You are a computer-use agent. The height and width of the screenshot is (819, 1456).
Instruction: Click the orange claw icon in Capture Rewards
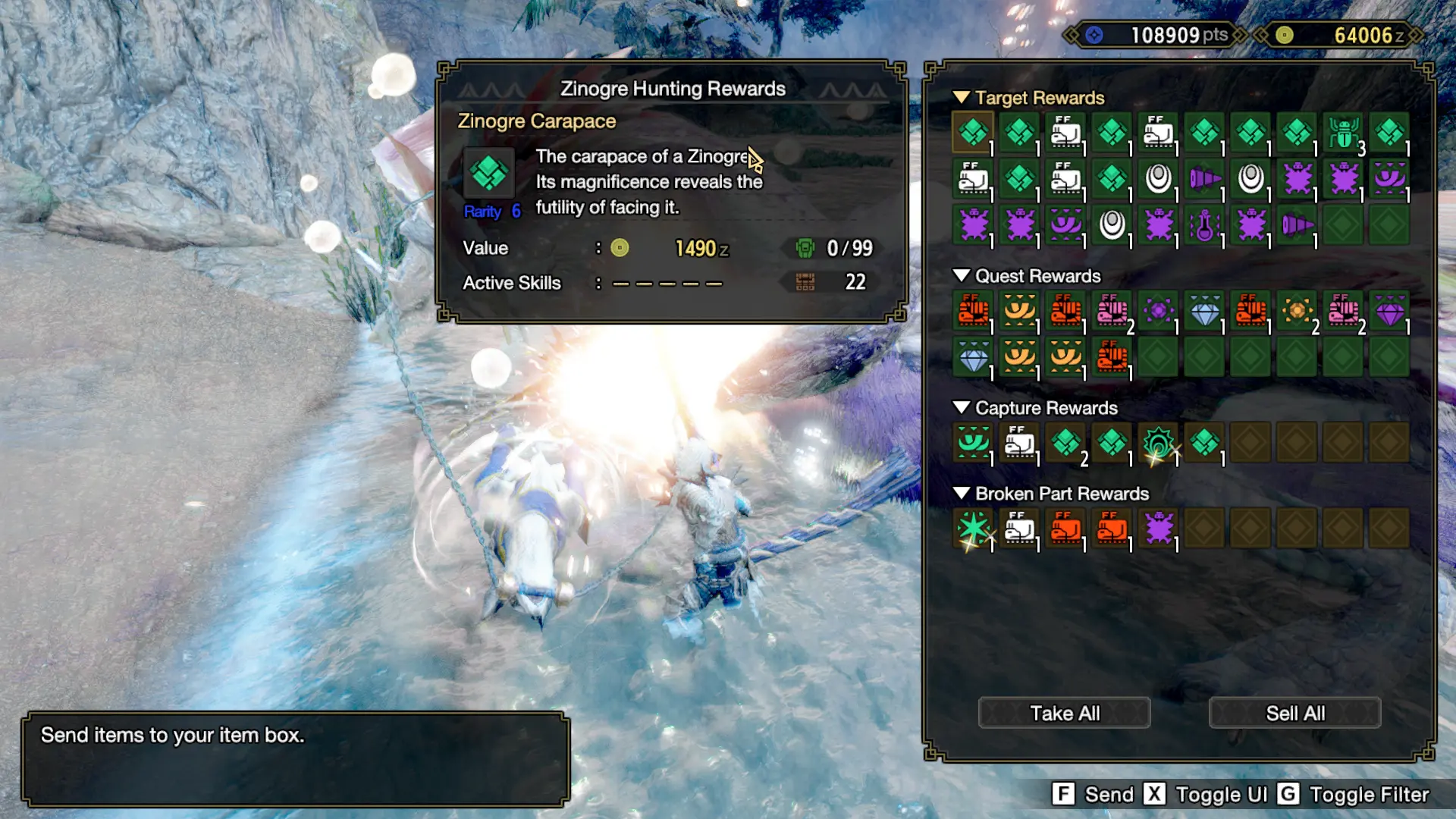click(974, 442)
